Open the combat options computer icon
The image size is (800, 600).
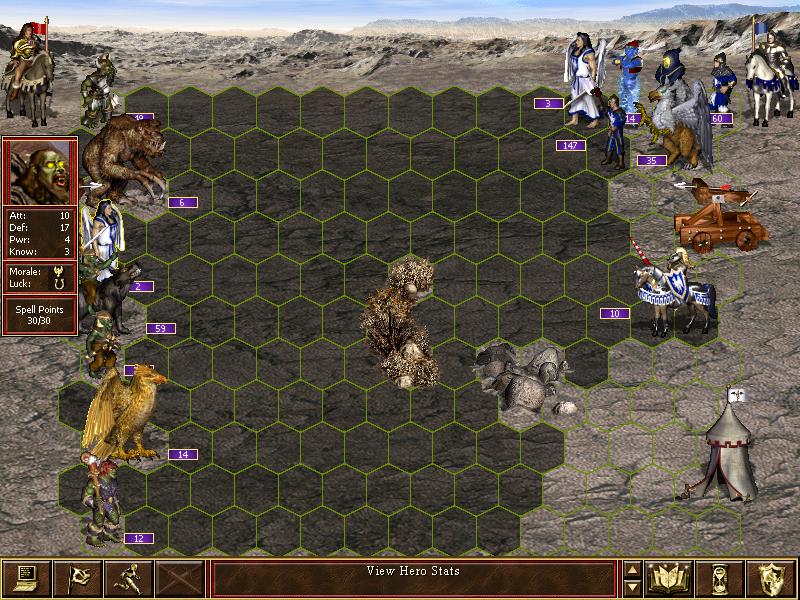pyautogui.click(x=27, y=578)
